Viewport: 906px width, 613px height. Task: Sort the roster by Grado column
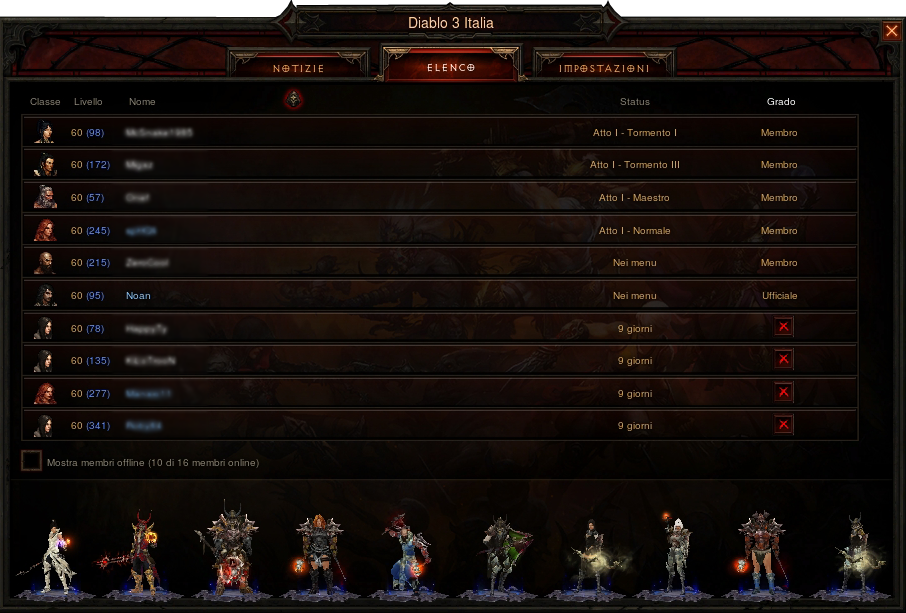pyautogui.click(x=780, y=102)
